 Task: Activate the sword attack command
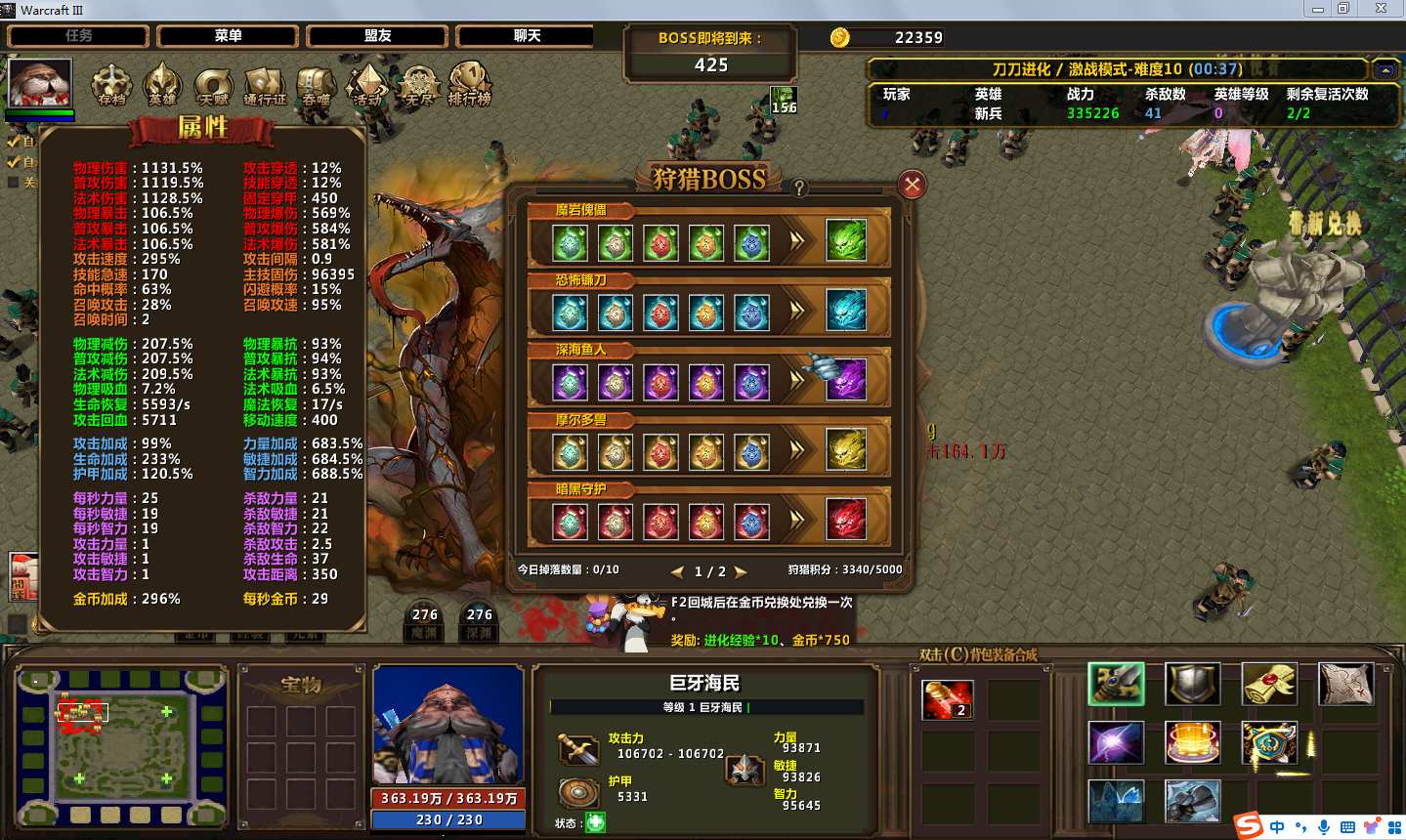click(1116, 684)
